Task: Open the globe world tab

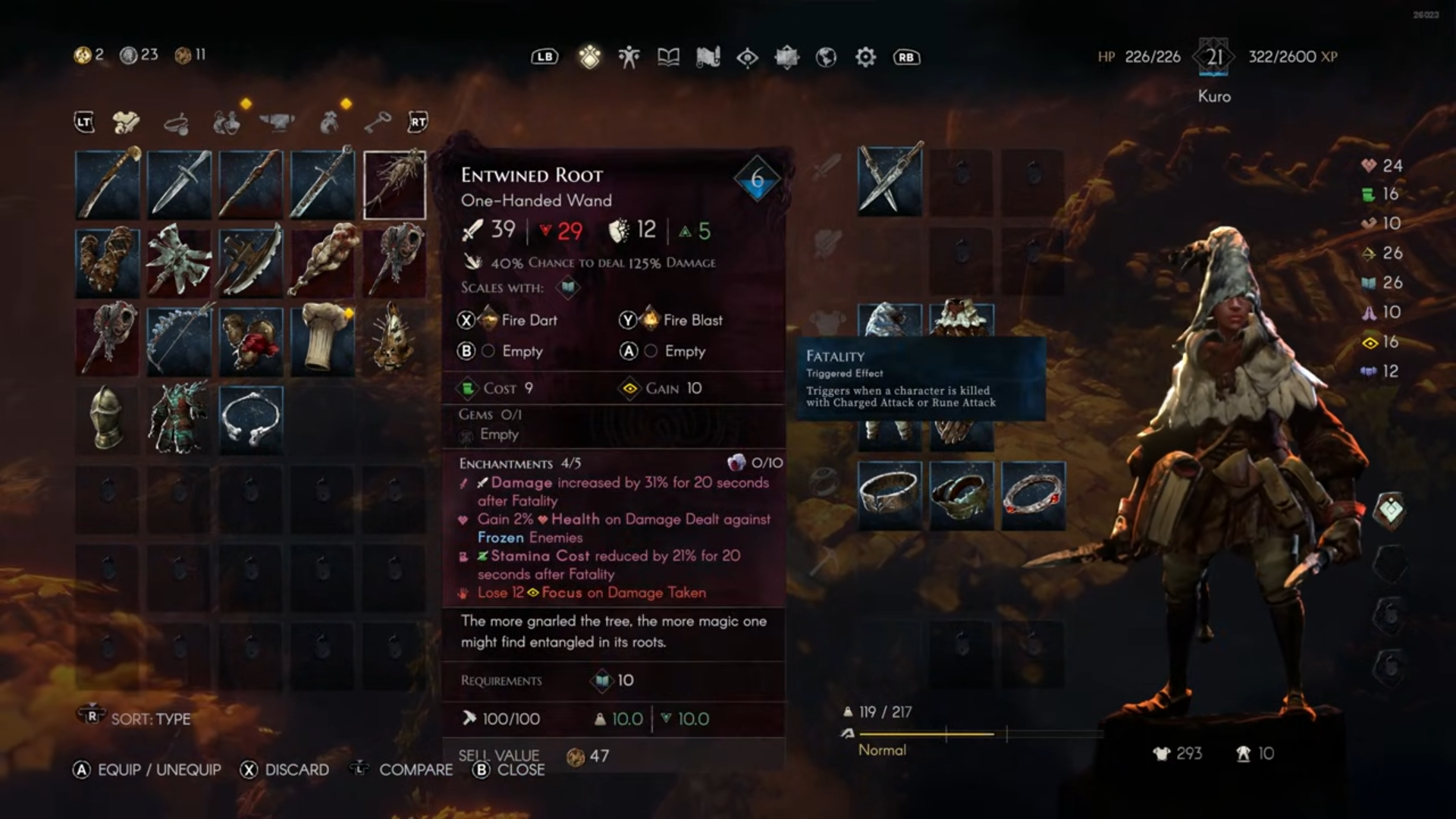Action: (826, 57)
